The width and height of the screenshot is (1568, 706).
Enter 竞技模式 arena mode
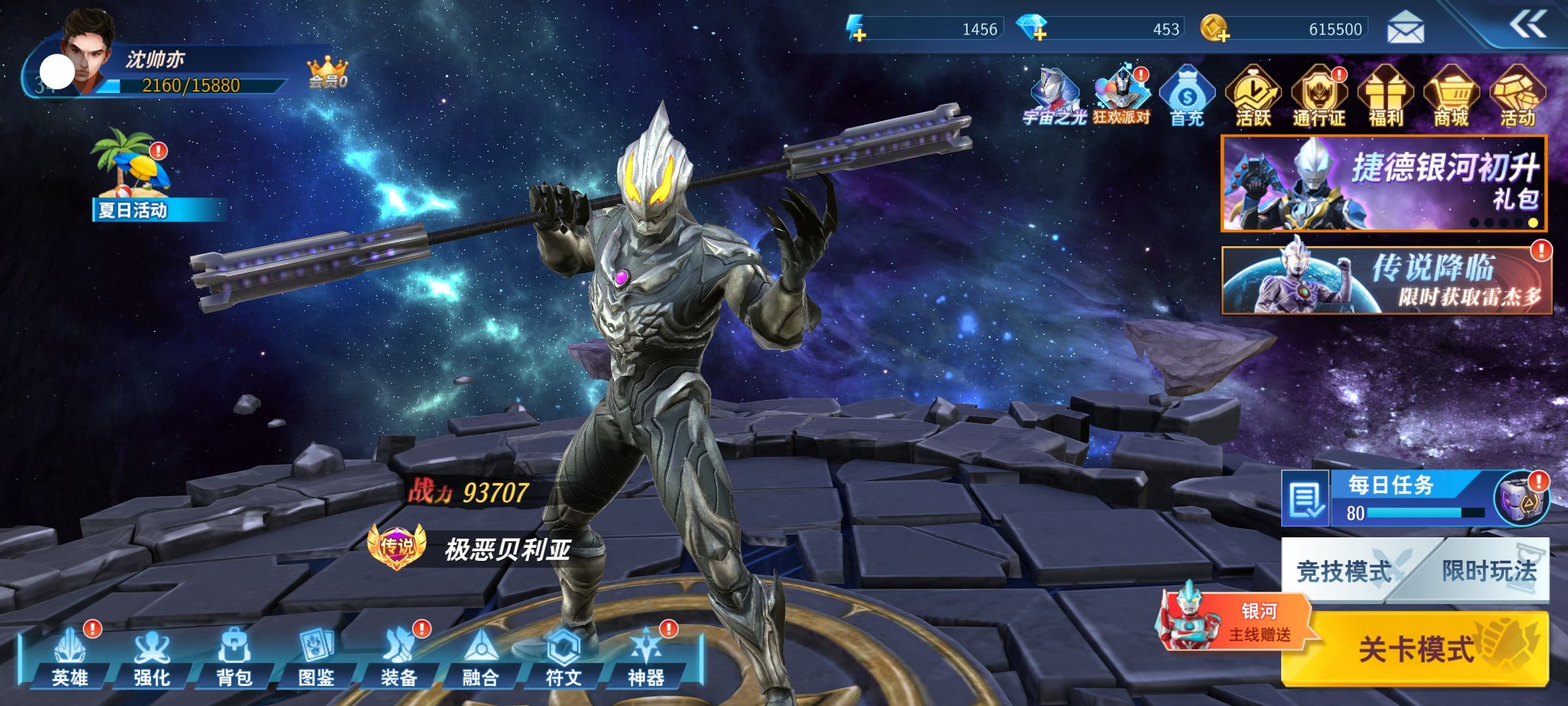point(1343,571)
